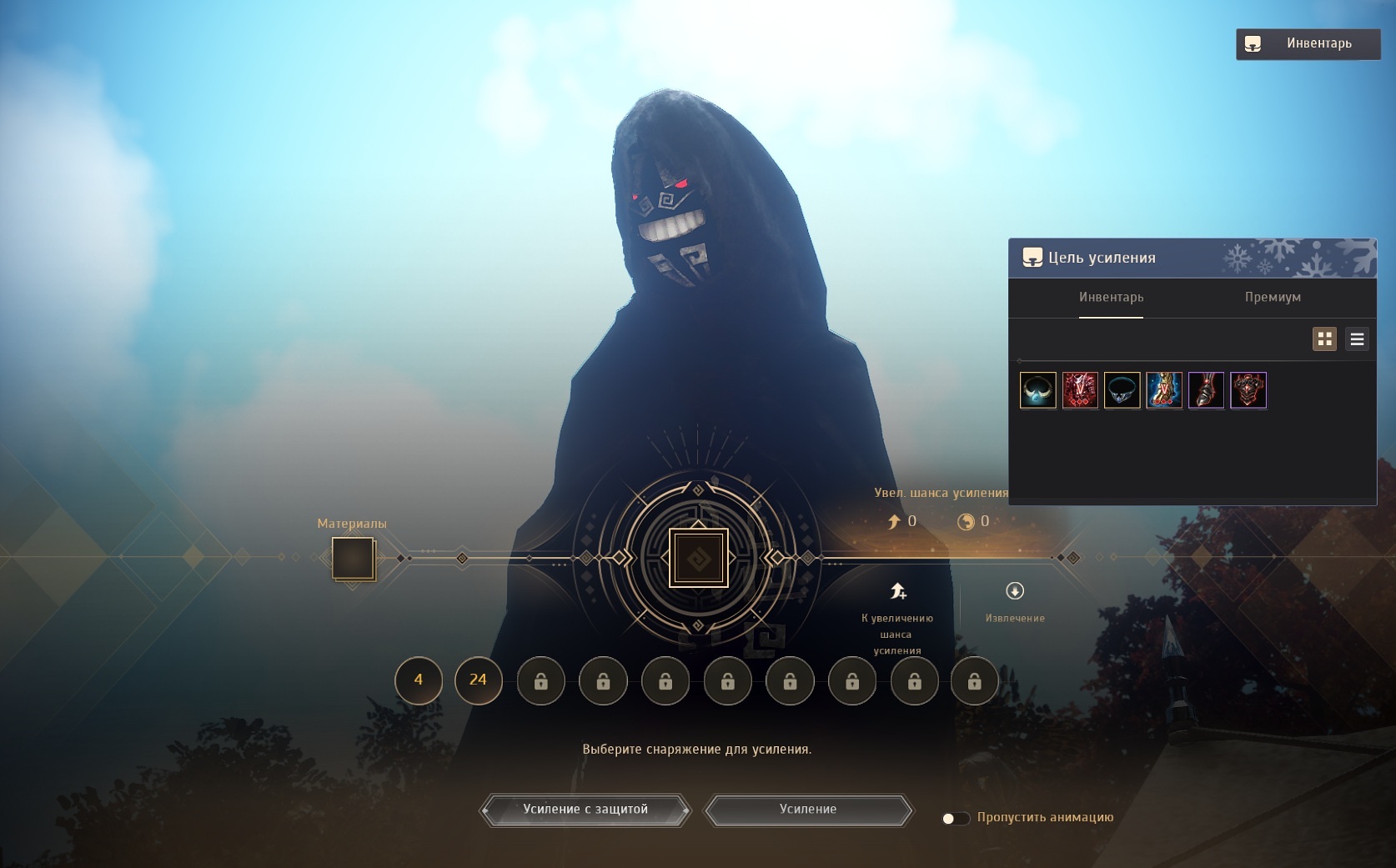
Task: Choose the red armor marked V
Action: click(1080, 390)
